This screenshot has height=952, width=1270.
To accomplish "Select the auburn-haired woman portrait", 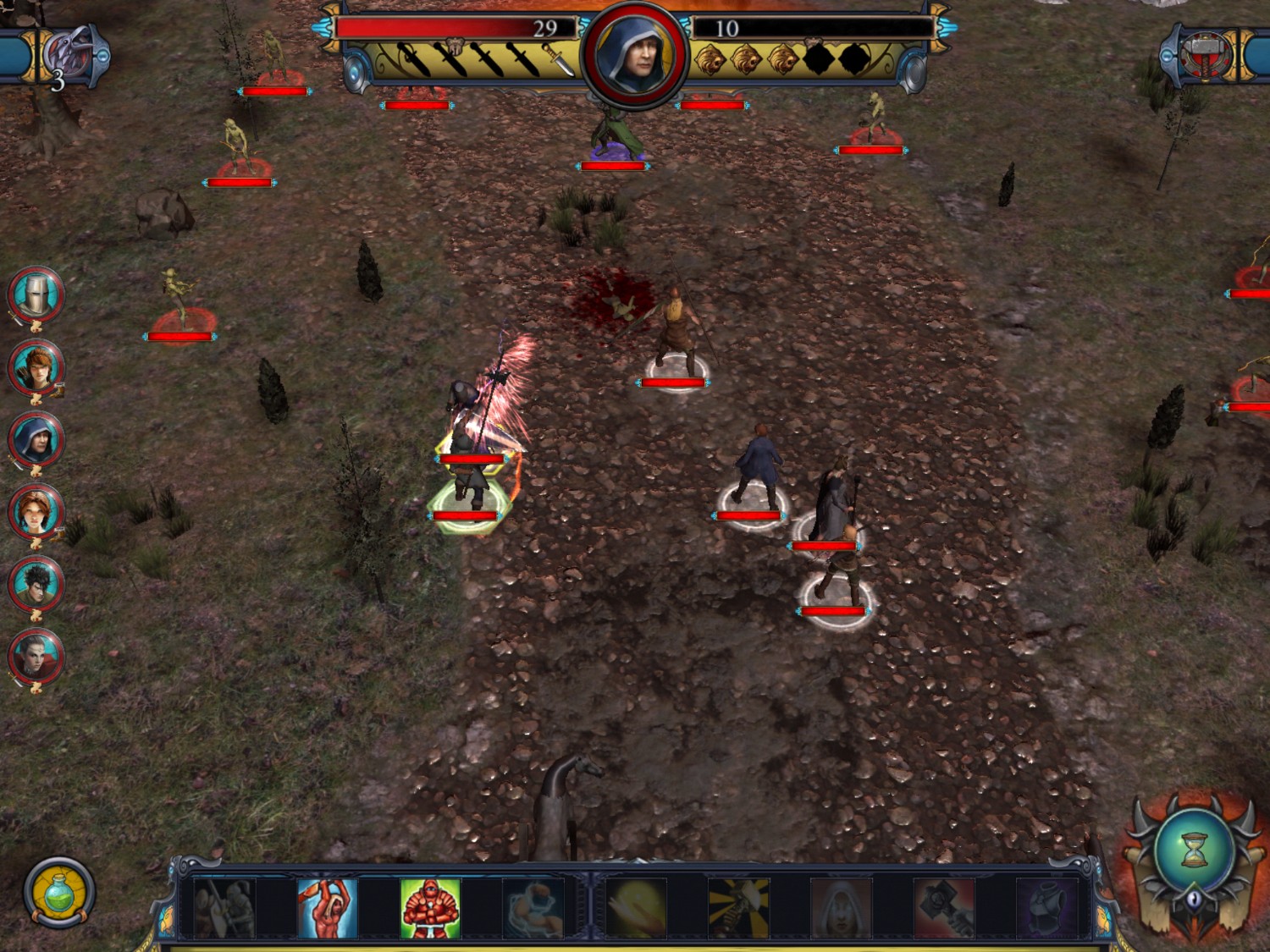I will pyautogui.click(x=36, y=513).
